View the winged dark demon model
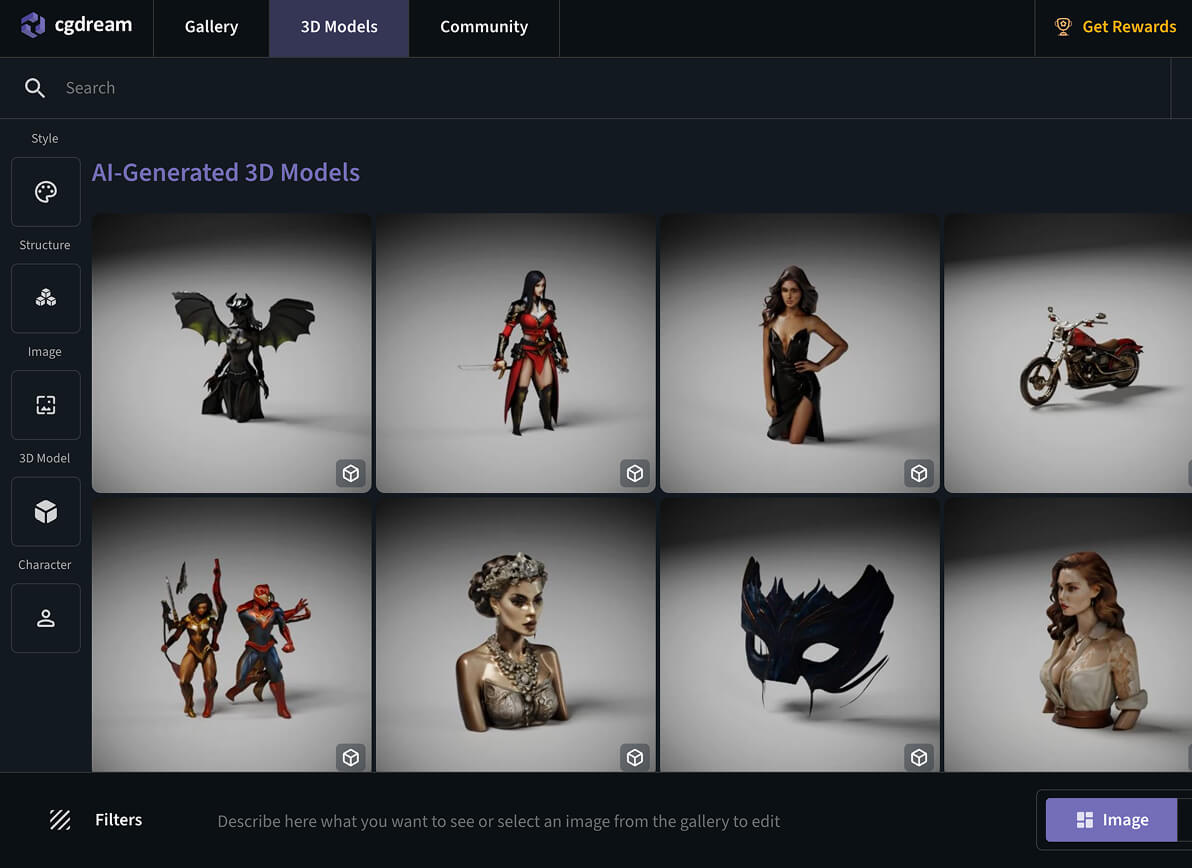 [232, 353]
